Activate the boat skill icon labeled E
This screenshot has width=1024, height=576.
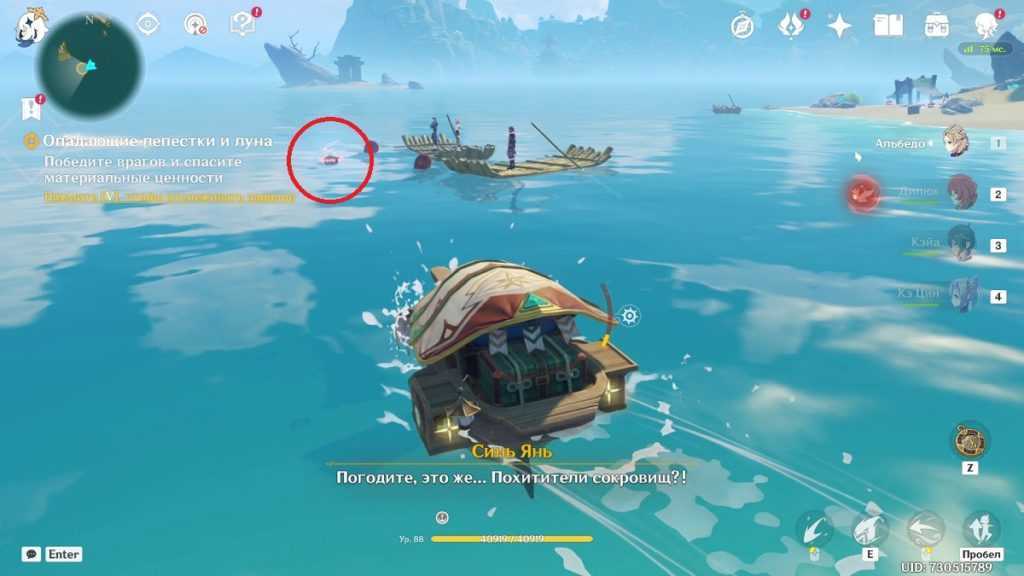870,530
